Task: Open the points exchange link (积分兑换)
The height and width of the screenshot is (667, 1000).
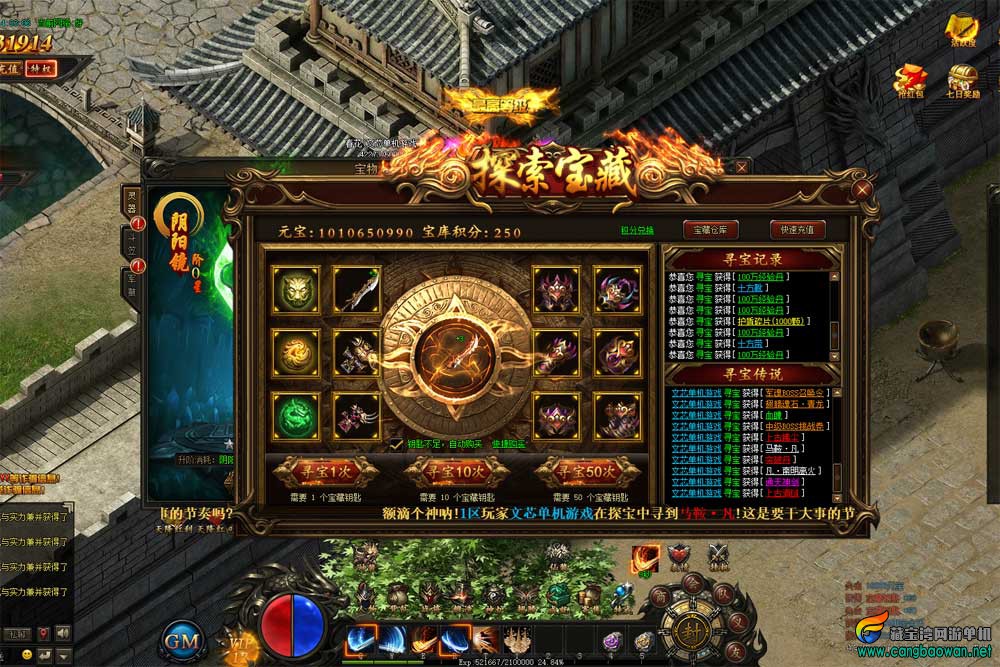Action: [637, 230]
